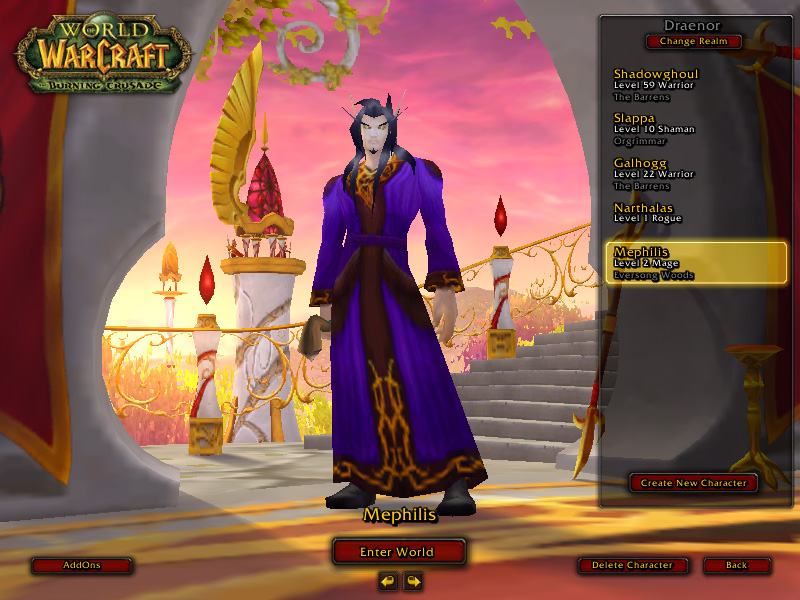The height and width of the screenshot is (600, 800).
Task: Select Mephilis the Level 2 Mage
Action: [x=696, y=263]
